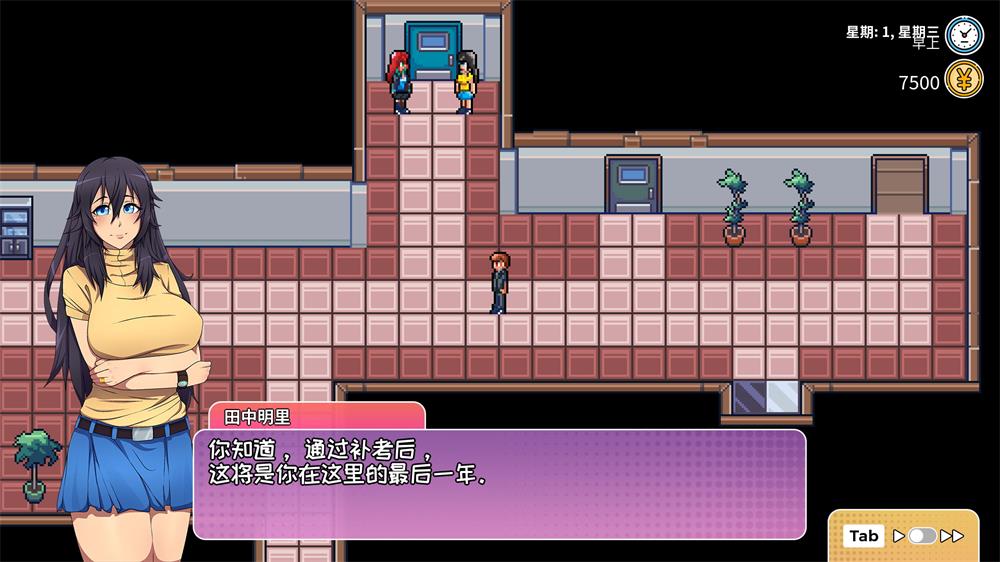Advance the dialogue by clicking the purple text box
The image size is (1000, 562).
click(x=498, y=484)
